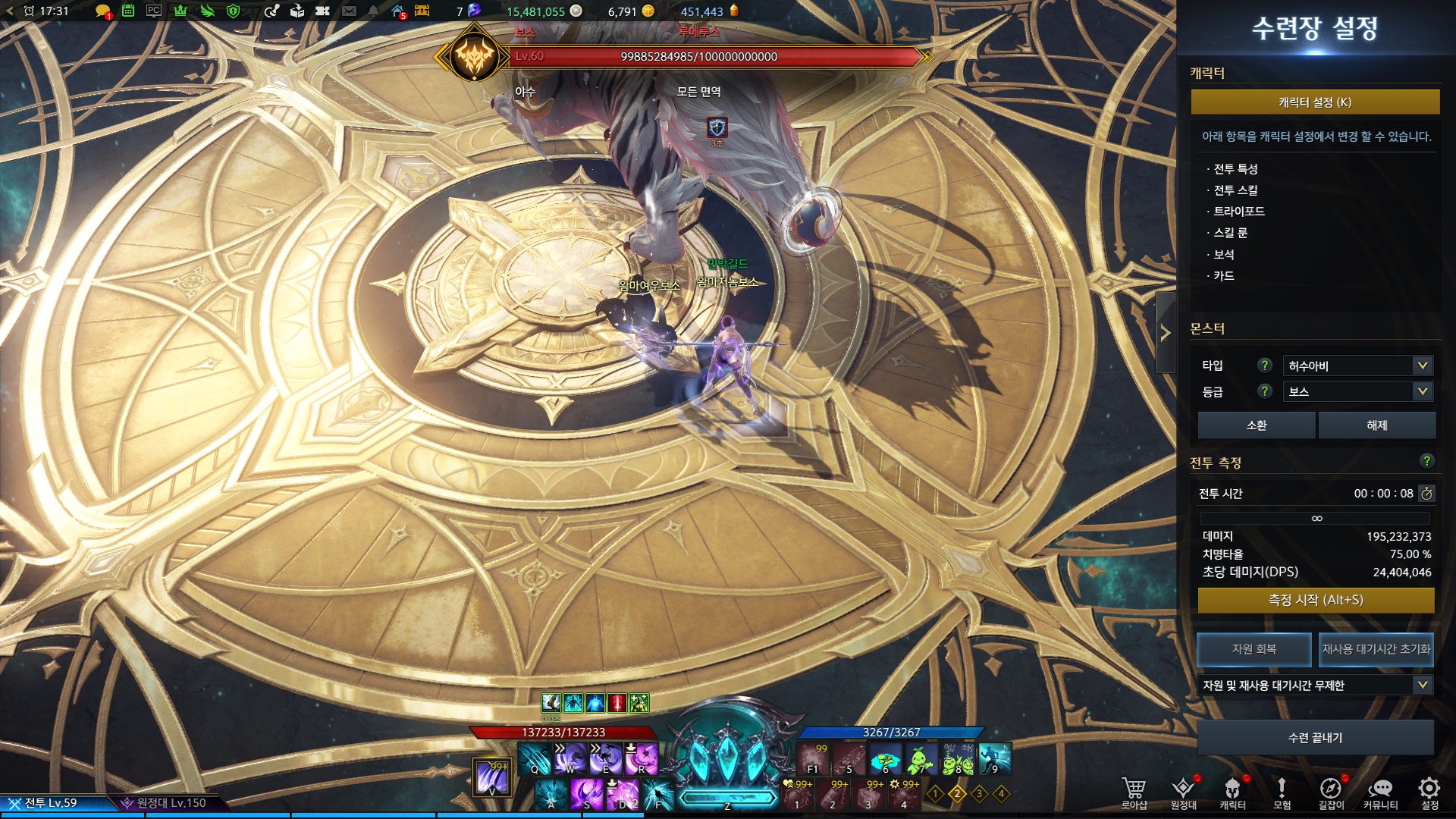Open the chat bubble notification icon
Image resolution: width=1456 pixels, height=819 pixels.
click(102, 11)
